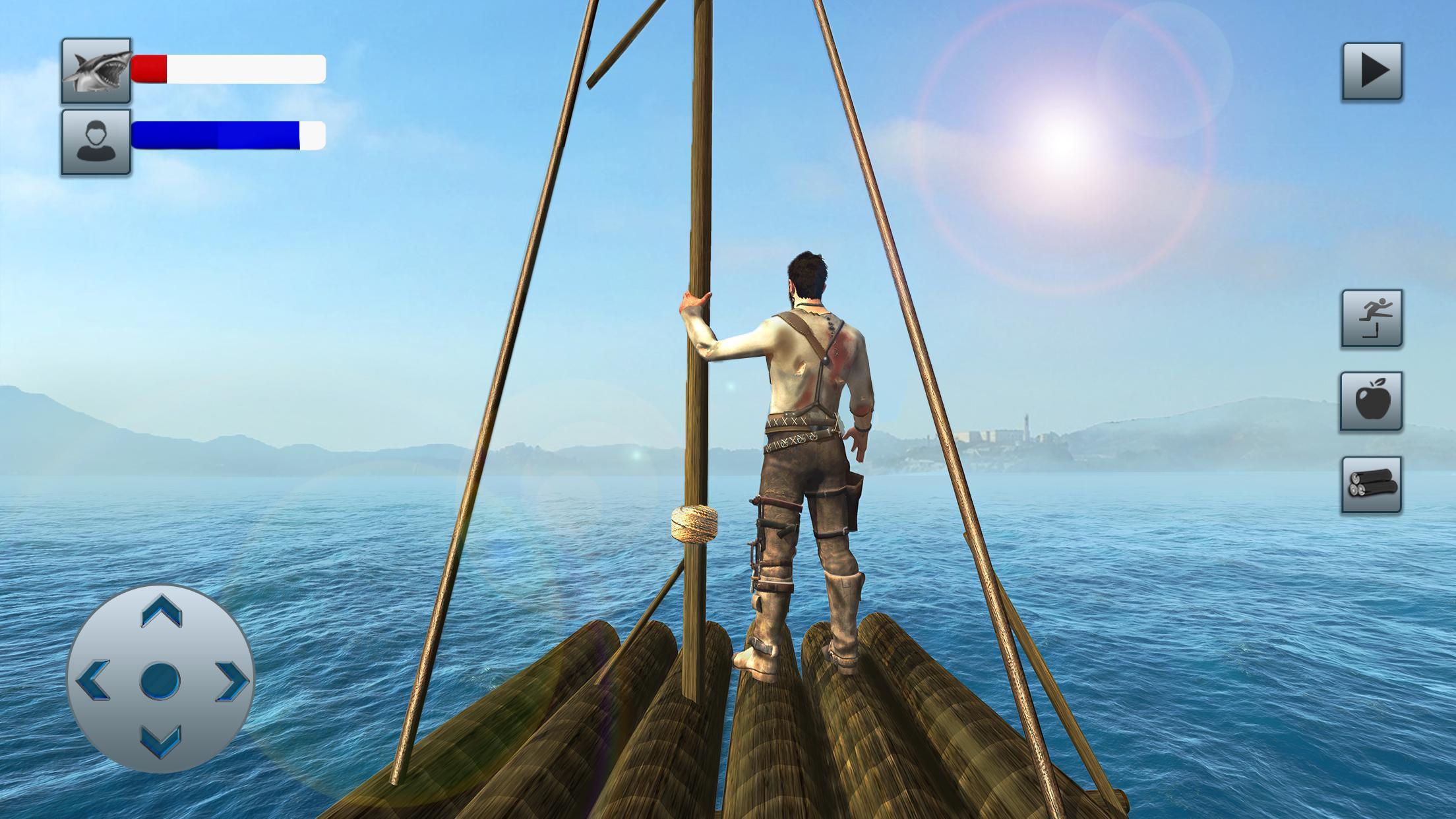The width and height of the screenshot is (1456, 819).
Task: Tap the right arrow on the d-pad
Action: pos(231,680)
